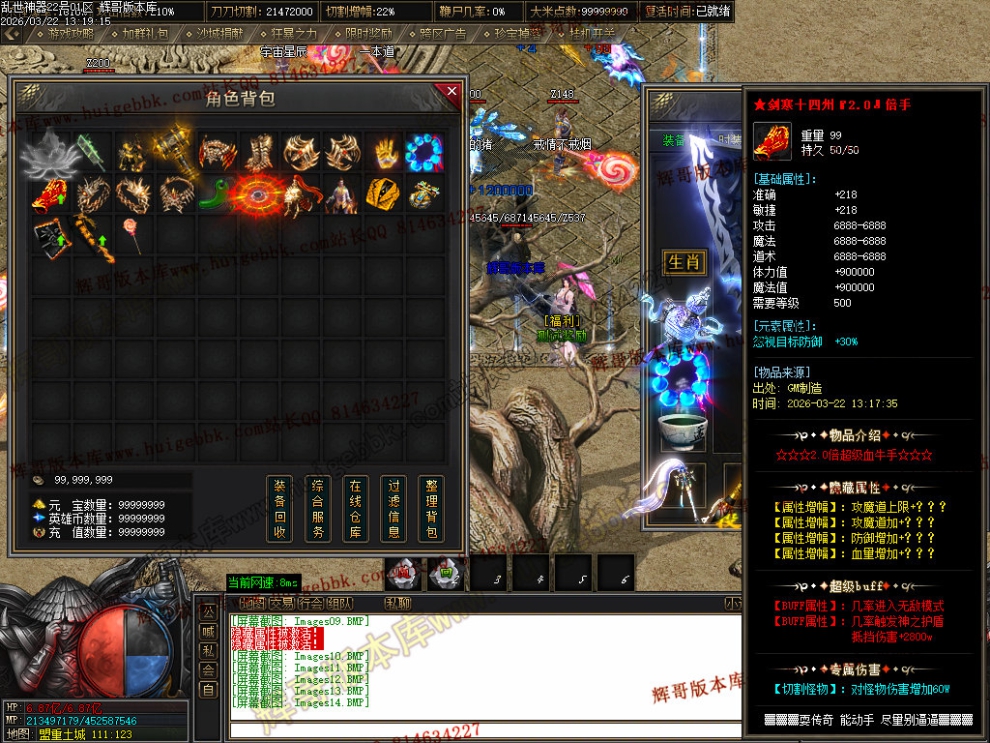Open 装备回收 equipment recycling
This screenshot has height=743, width=990.
click(x=281, y=509)
